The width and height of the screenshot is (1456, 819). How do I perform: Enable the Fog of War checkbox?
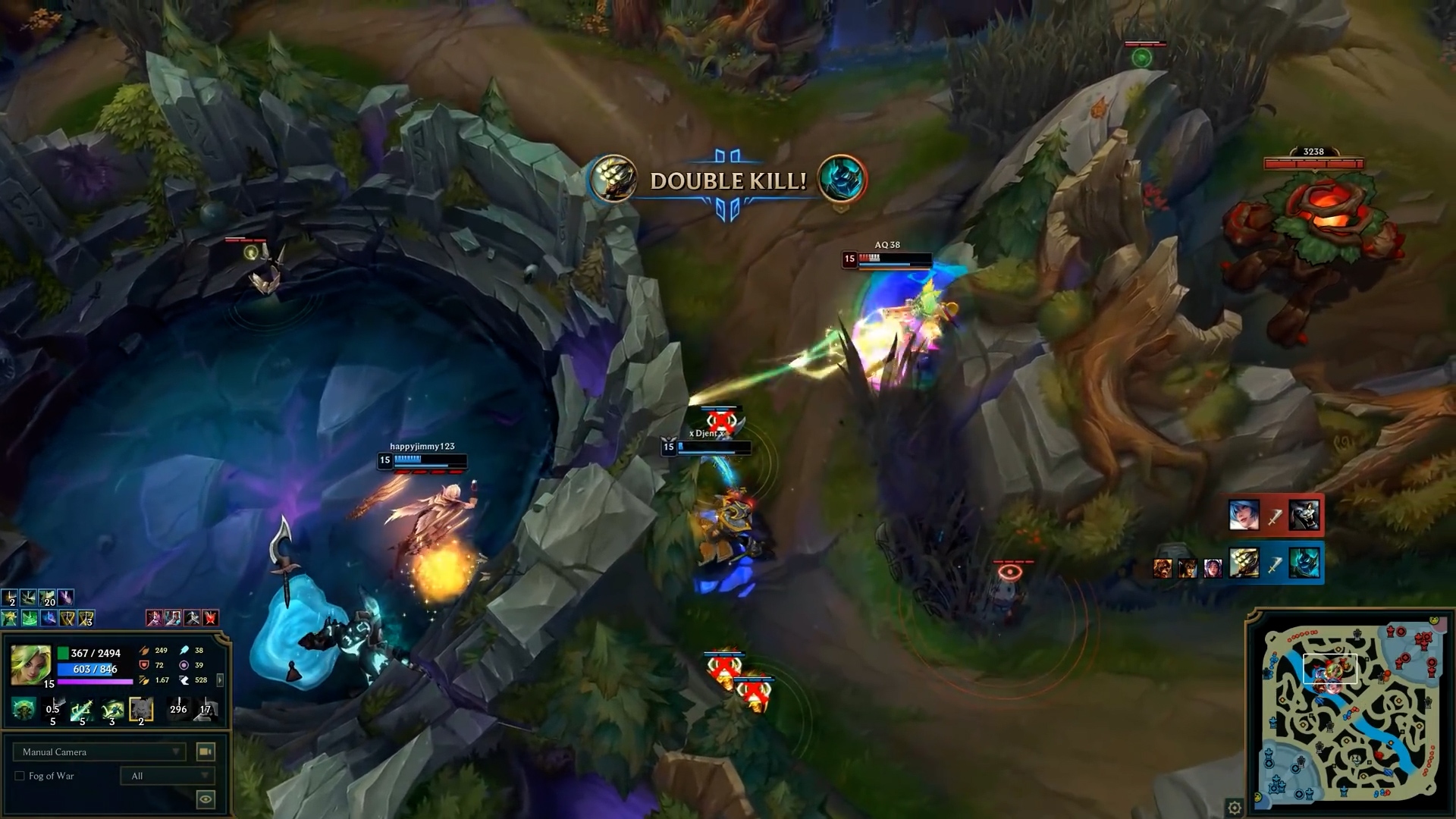click(20, 776)
